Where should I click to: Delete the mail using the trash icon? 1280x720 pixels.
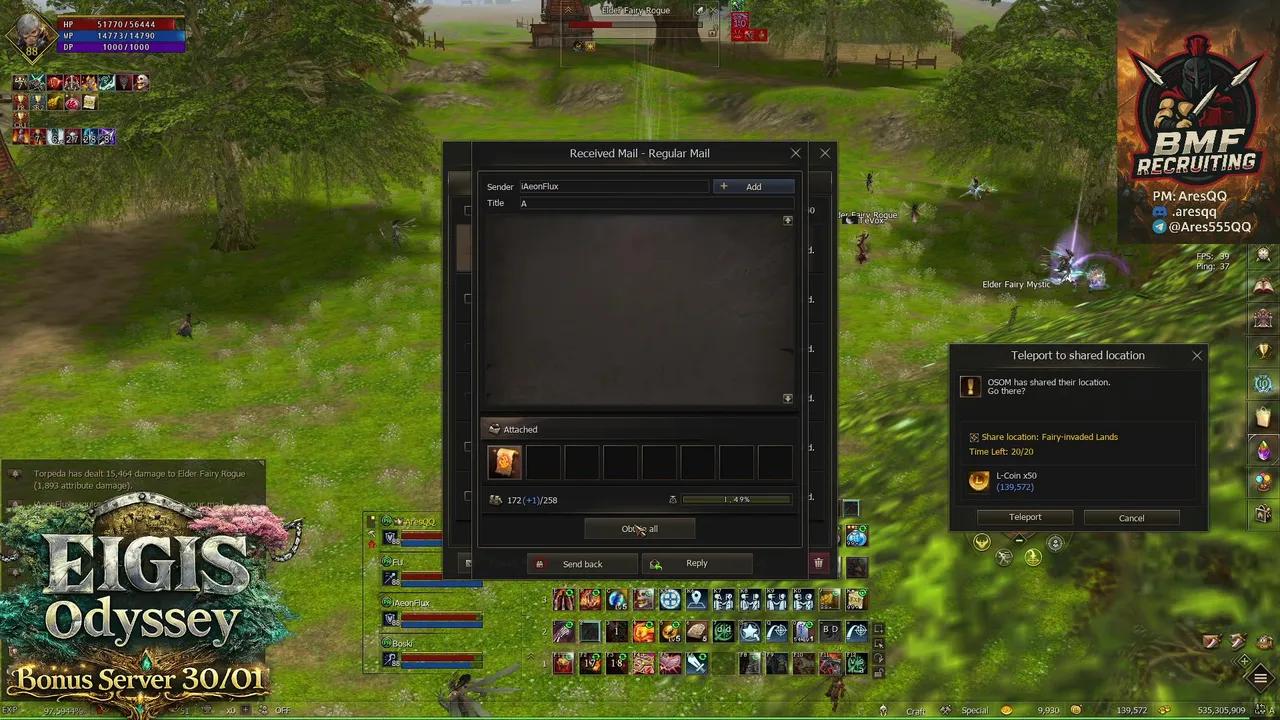click(819, 563)
